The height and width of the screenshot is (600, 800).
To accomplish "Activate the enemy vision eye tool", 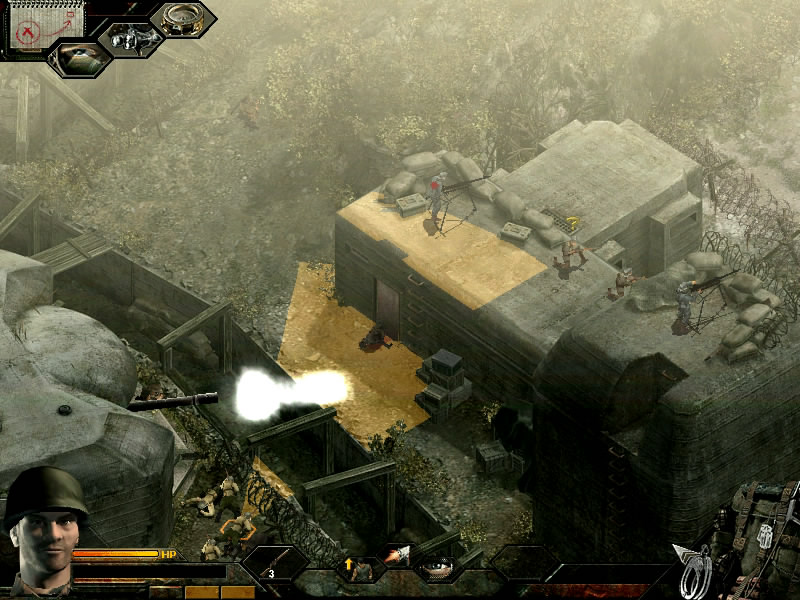I will coord(79,57).
